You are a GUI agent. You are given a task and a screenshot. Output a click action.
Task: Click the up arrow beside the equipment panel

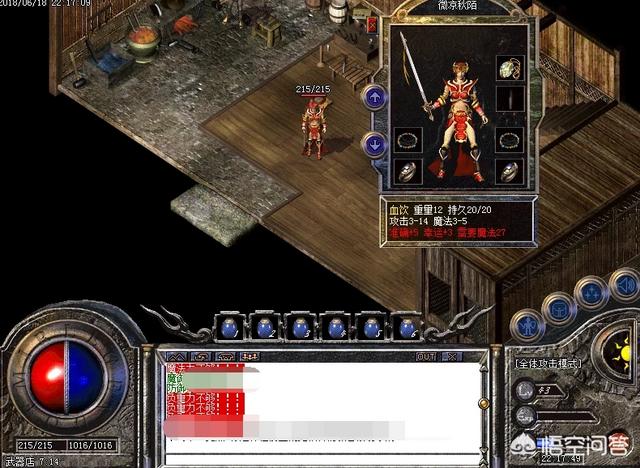pos(374,97)
